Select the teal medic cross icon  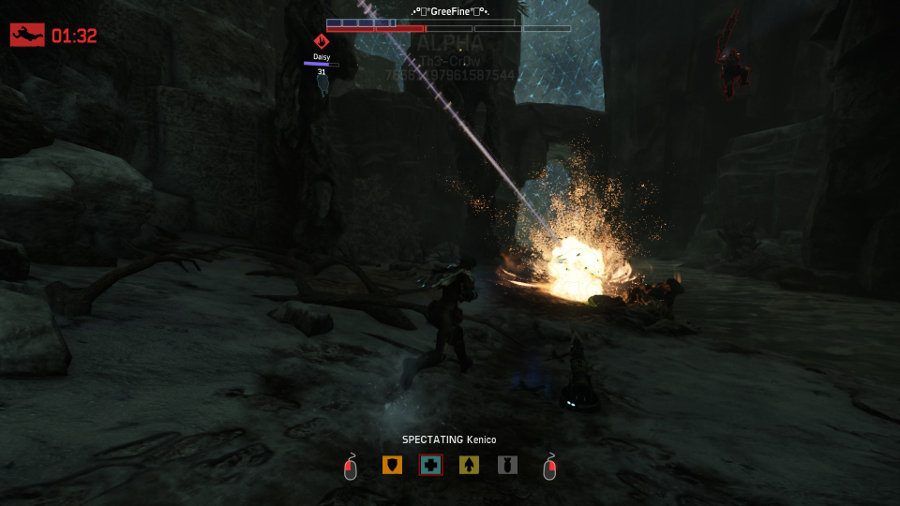[x=430, y=465]
